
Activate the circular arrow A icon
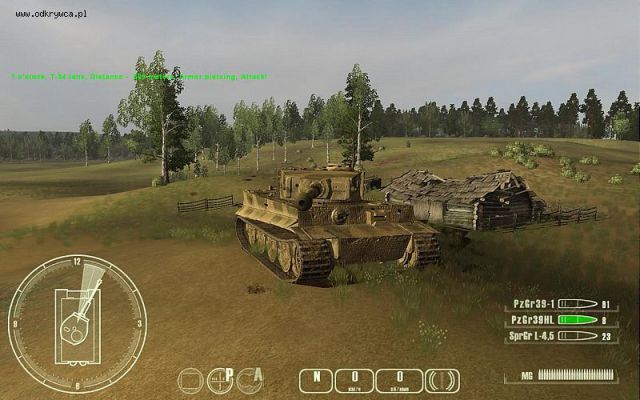point(251,380)
